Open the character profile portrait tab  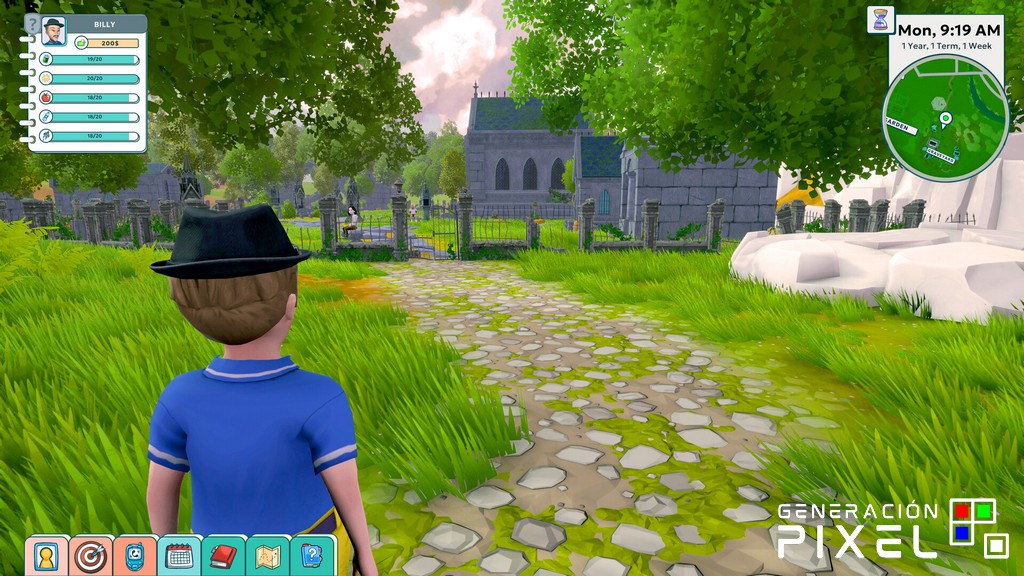(x=46, y=556)
